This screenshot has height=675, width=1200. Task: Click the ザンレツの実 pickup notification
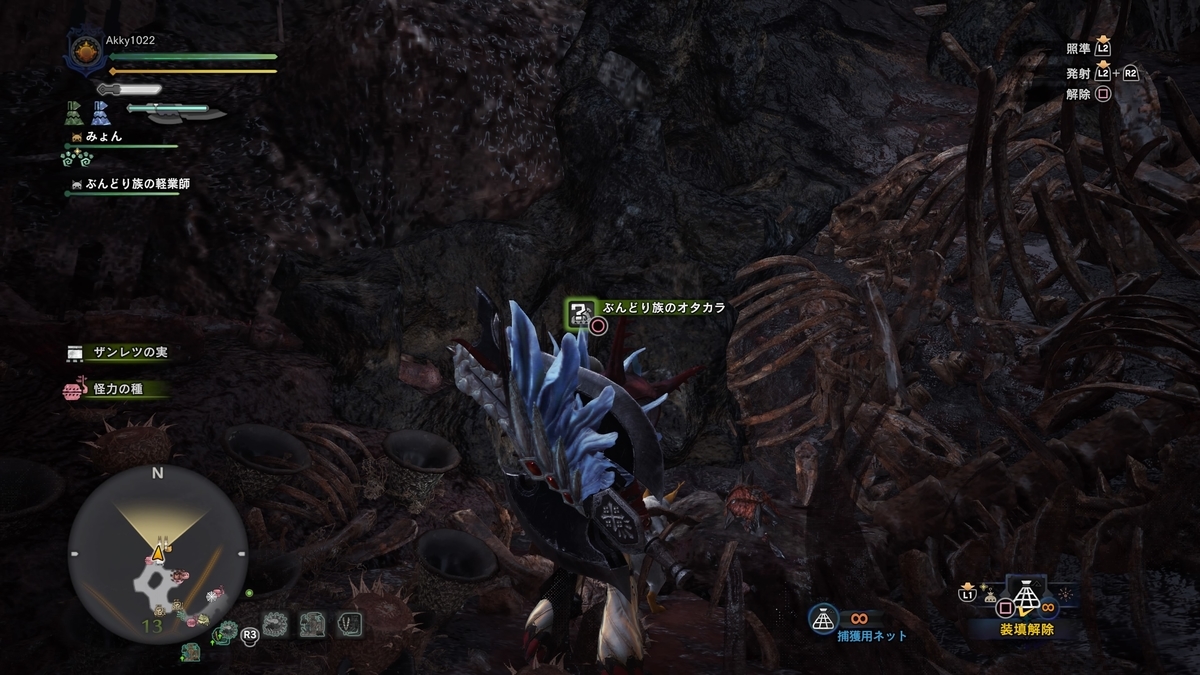(x=116, y=353)
